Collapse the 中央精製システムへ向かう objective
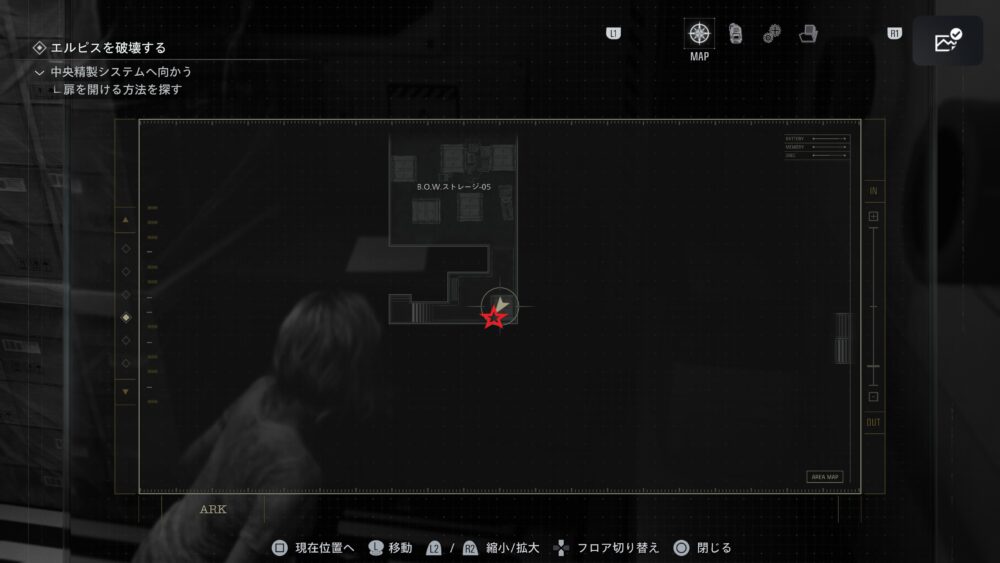Image resolution: width=1000 pixels, height=563 pixels. 40,72
